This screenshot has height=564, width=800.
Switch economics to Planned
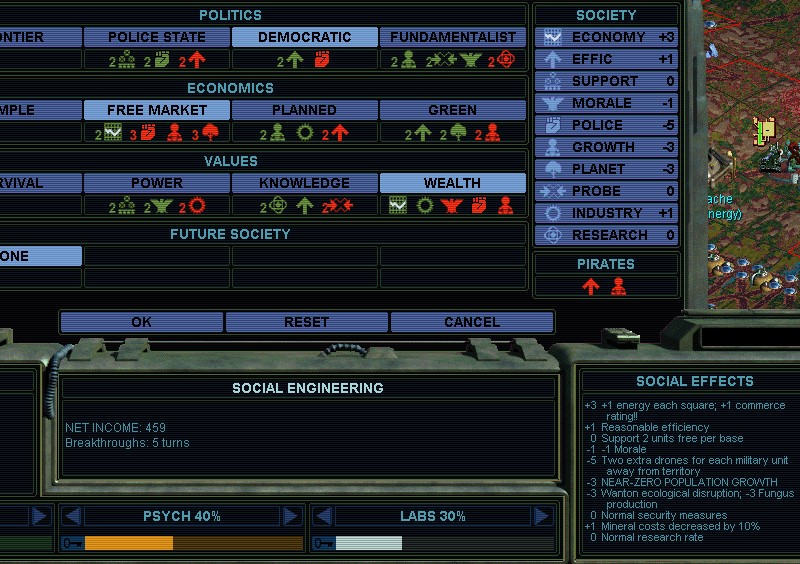coord(304,110)
